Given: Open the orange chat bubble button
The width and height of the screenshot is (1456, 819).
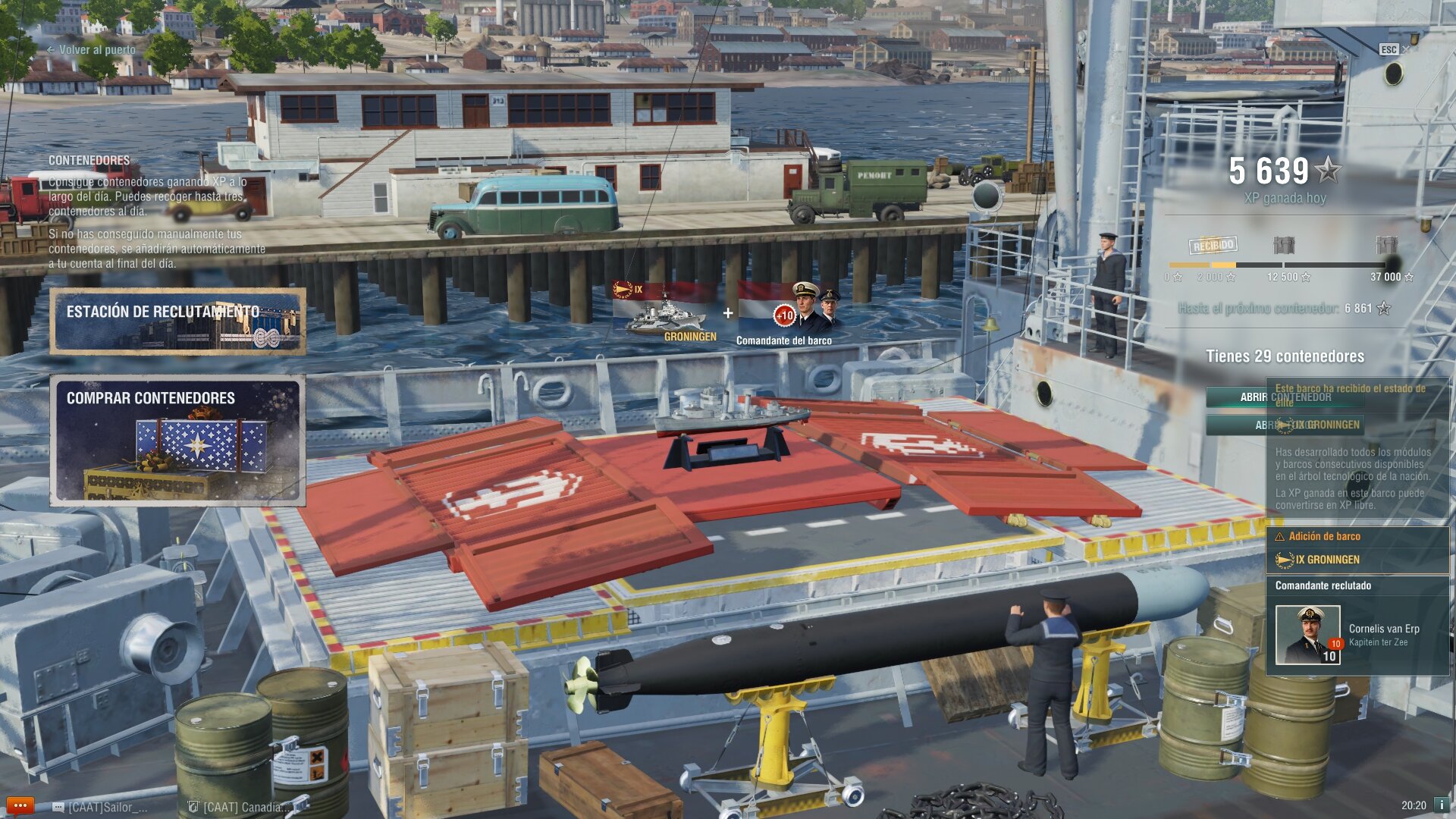Looking at the screenshot, I should click(20, 805).
